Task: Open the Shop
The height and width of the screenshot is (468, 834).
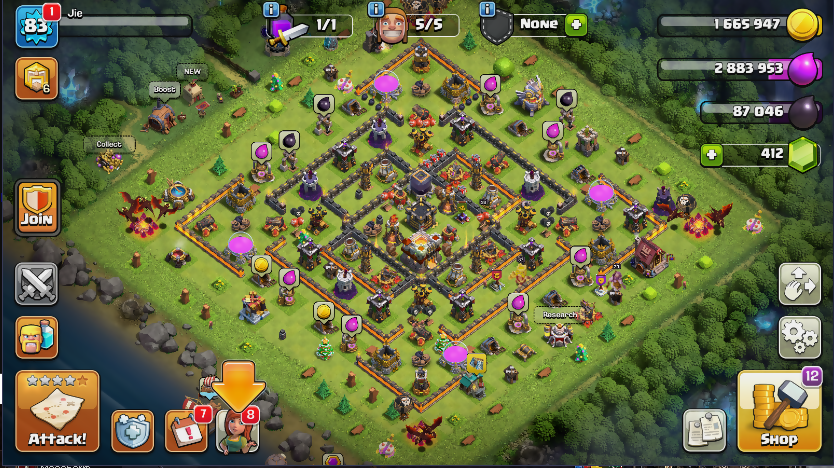Action: point(779,411)
